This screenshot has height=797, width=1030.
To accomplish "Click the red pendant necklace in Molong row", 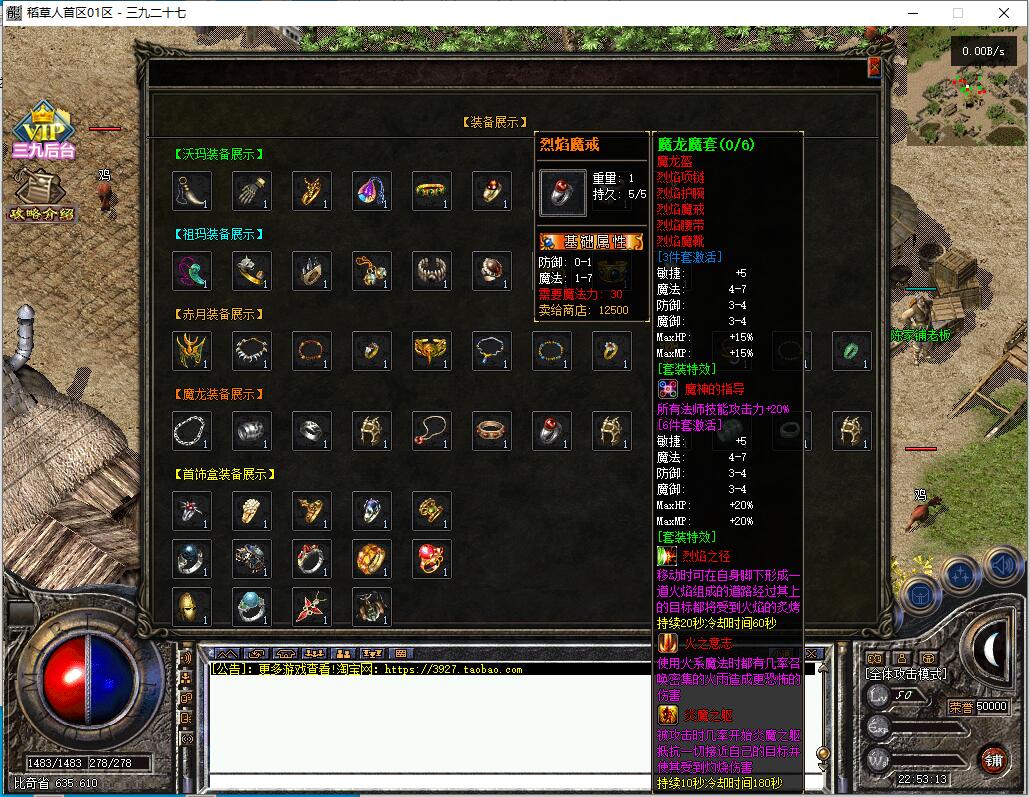I will coord(431,431).
